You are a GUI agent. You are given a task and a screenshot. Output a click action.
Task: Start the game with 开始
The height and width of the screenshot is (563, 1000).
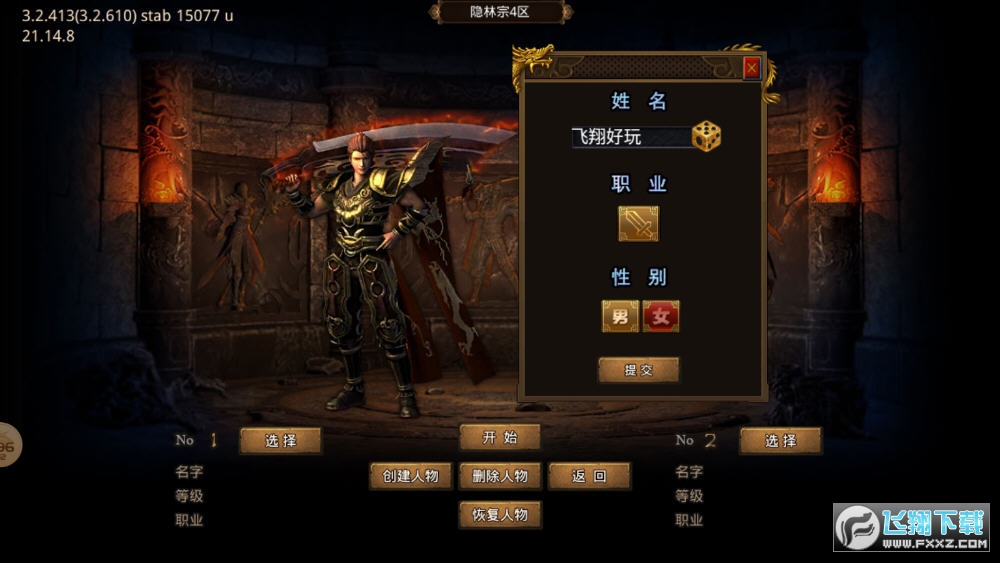tap(500, 437)
